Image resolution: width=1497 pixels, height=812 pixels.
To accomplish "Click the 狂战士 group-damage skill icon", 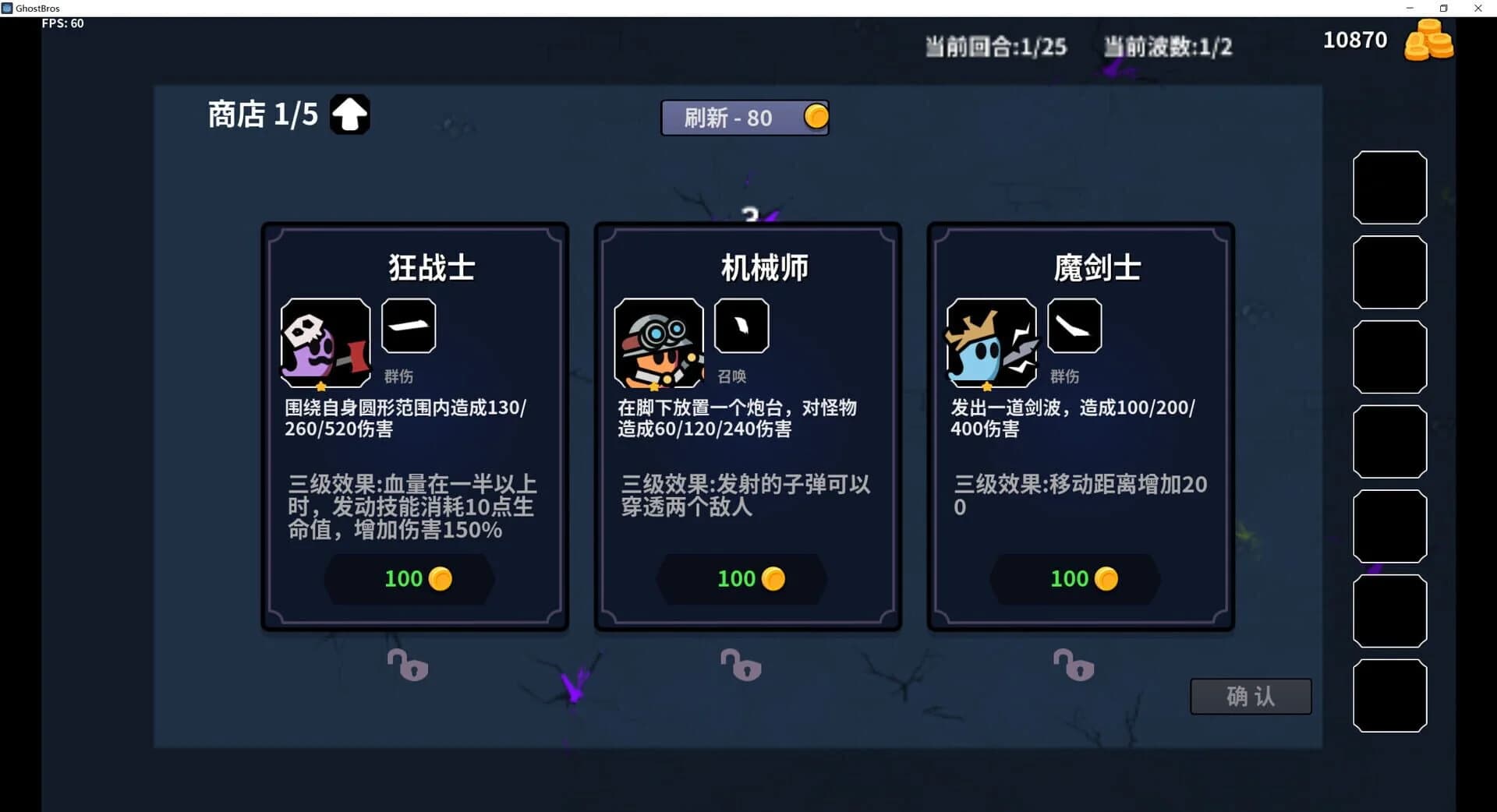I will (x=409, y=326).
